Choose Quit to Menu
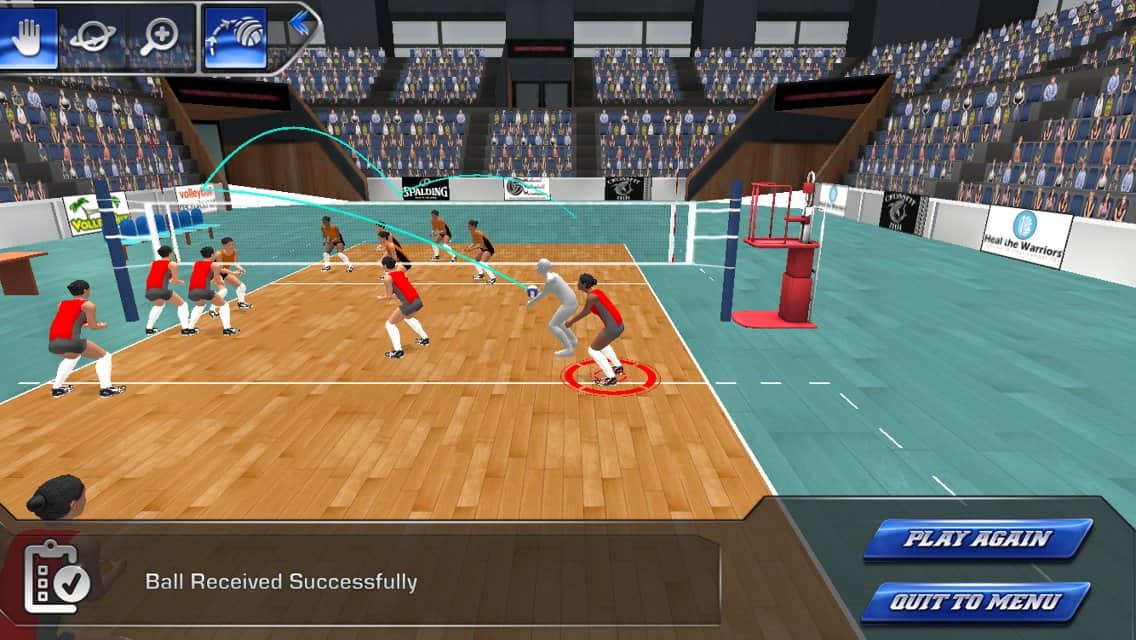This screenshot has height=640, width=1136. [975, 602]
